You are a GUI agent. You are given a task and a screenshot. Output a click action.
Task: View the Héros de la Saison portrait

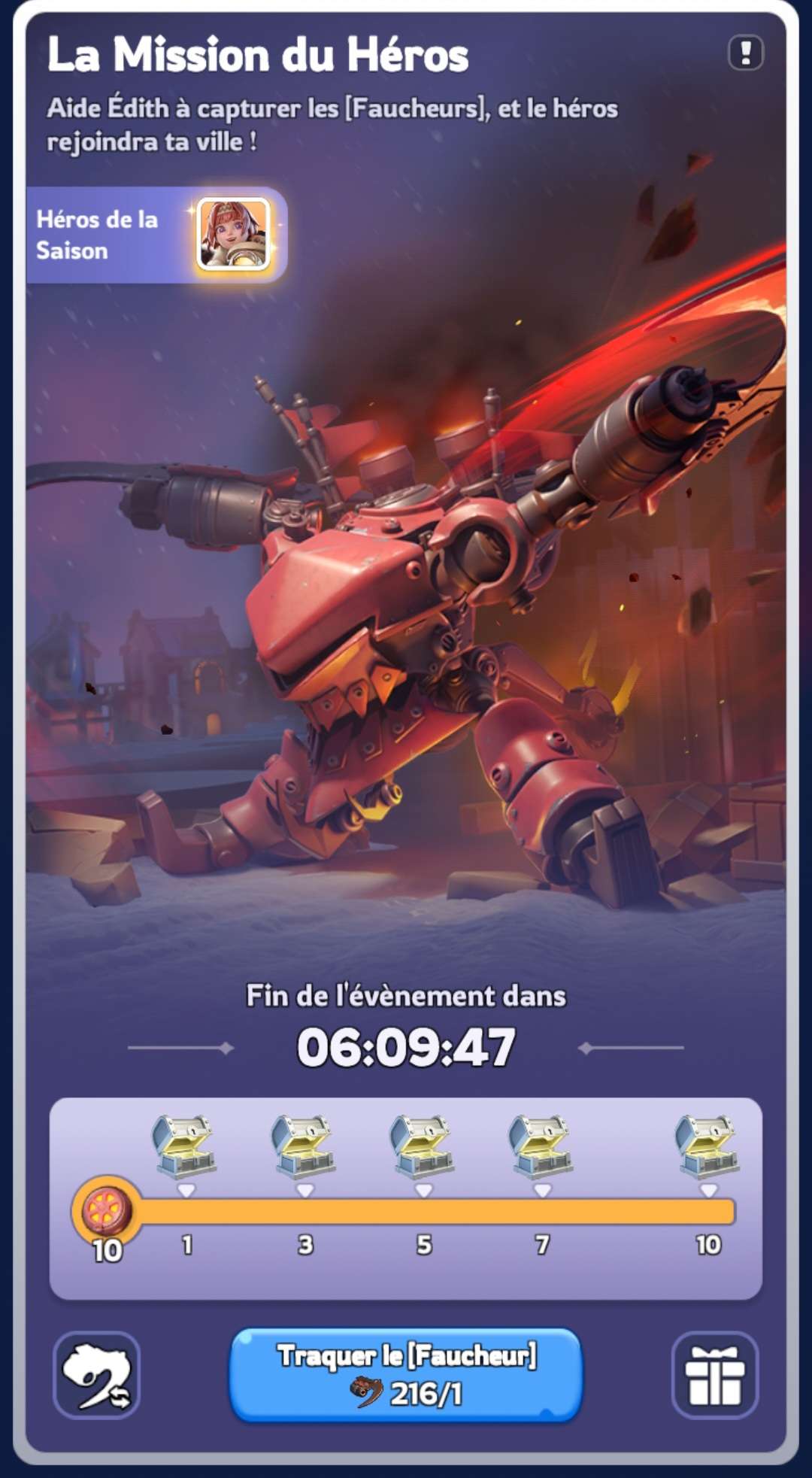coord(233,235)
